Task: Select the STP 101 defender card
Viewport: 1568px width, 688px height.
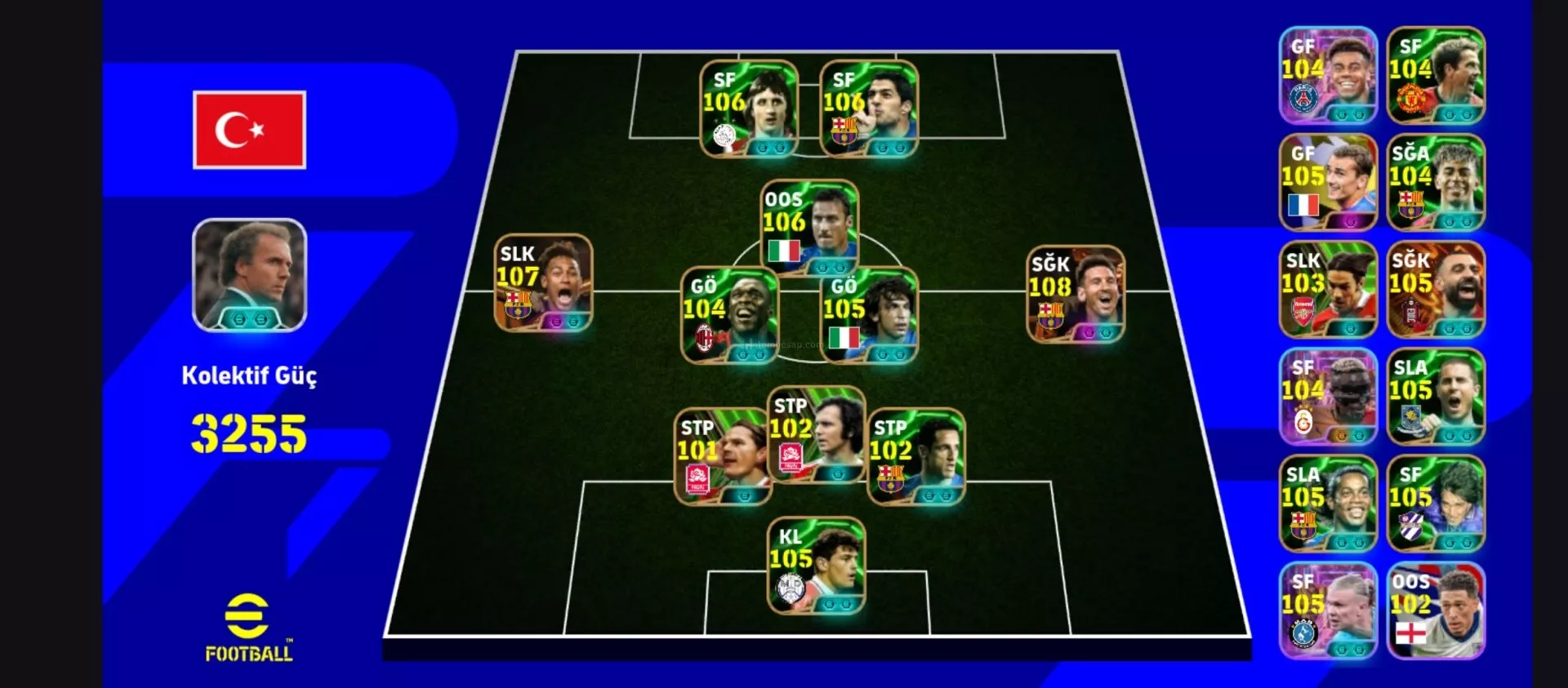Action: 723,457
